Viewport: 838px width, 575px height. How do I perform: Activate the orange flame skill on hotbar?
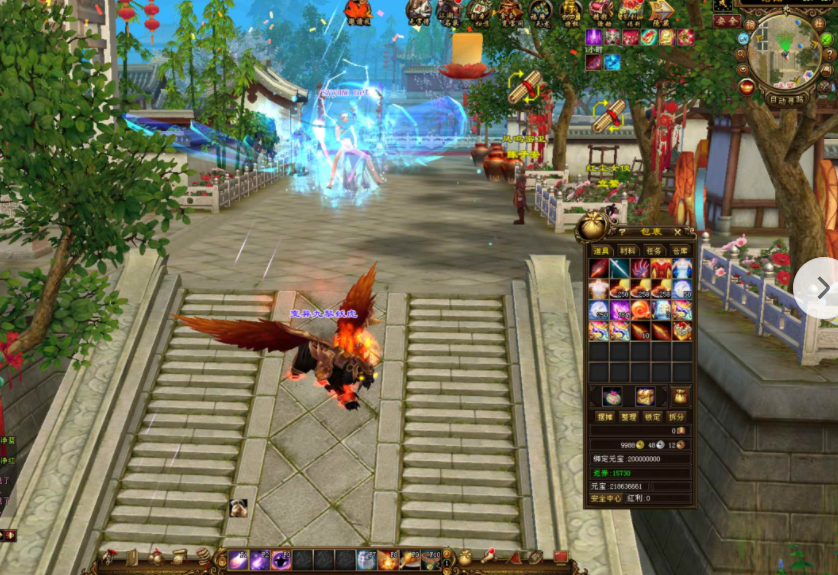388,560
